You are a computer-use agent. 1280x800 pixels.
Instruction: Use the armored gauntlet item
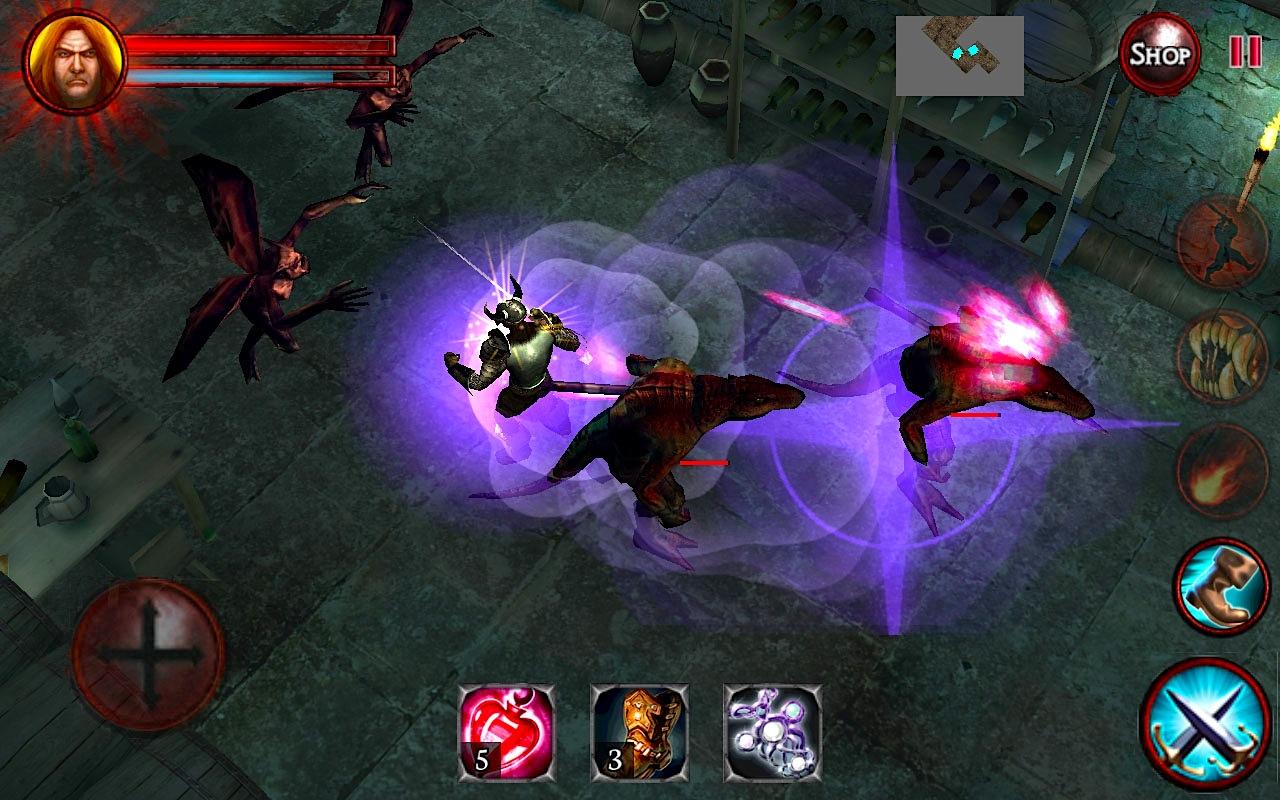coord(639,732)
